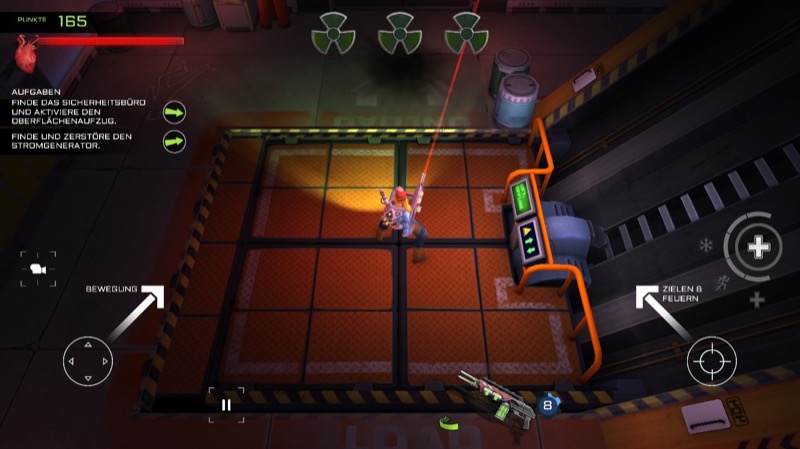Pause the game

226,404
